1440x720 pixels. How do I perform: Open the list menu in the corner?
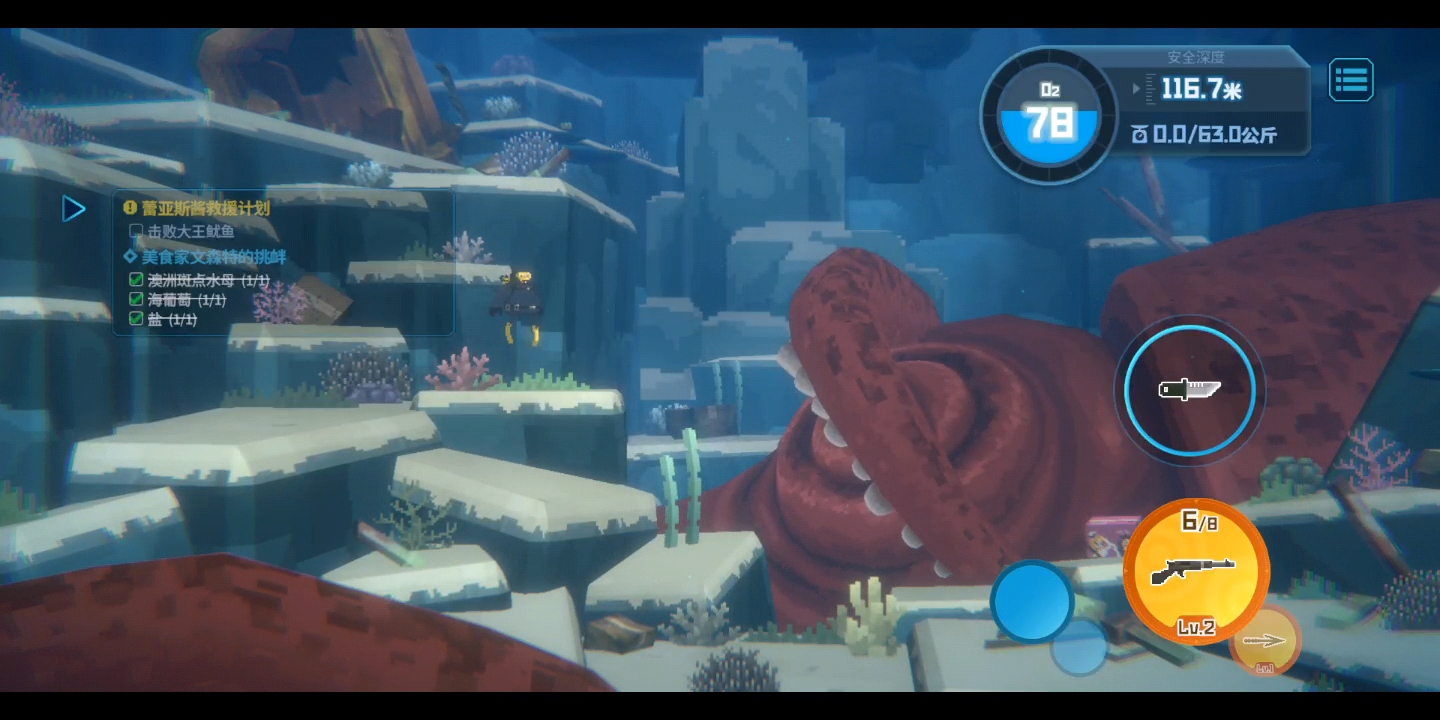(x=1351, y=80)
